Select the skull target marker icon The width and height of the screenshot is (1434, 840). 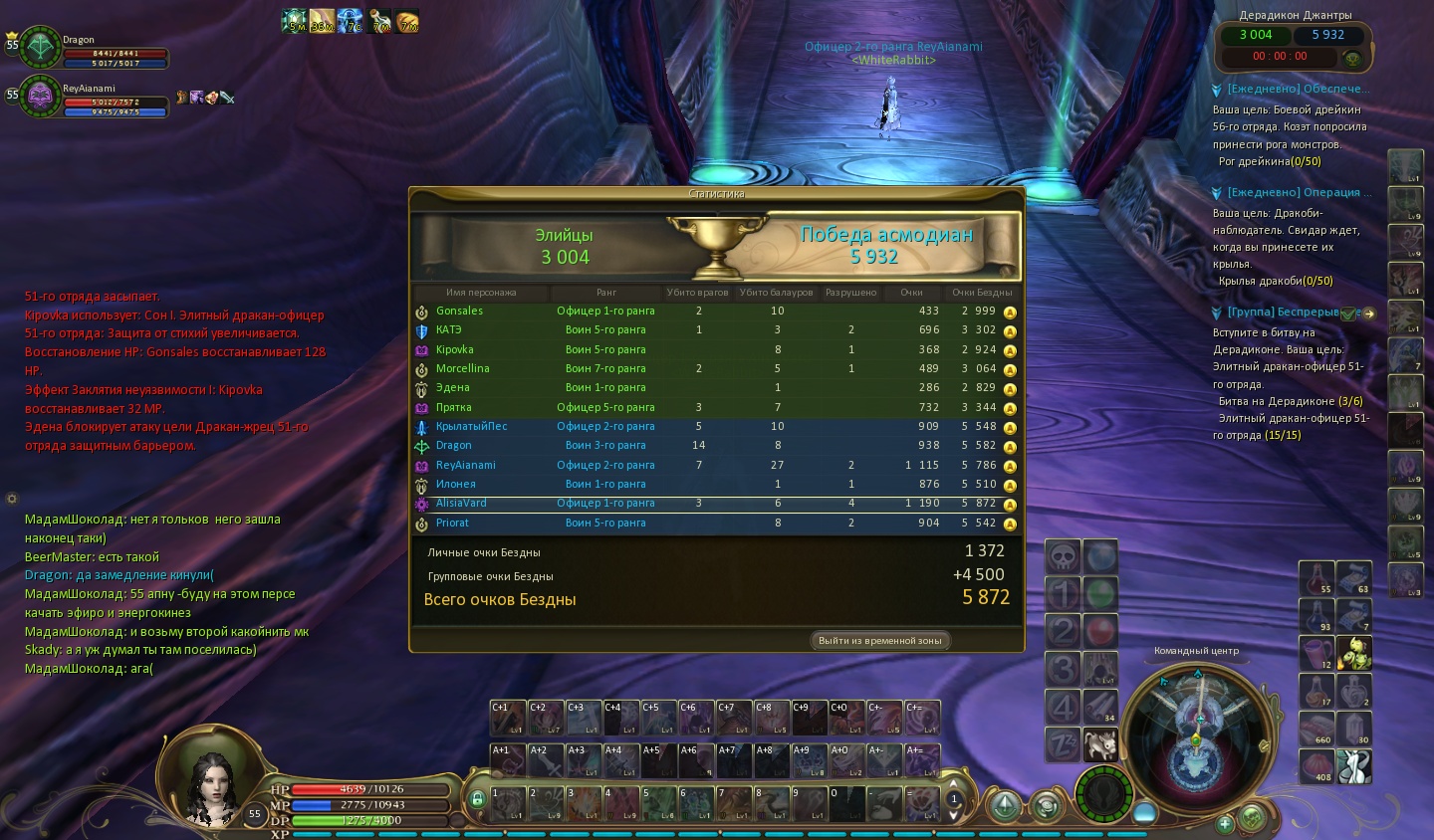click(x=1063, y=557)
